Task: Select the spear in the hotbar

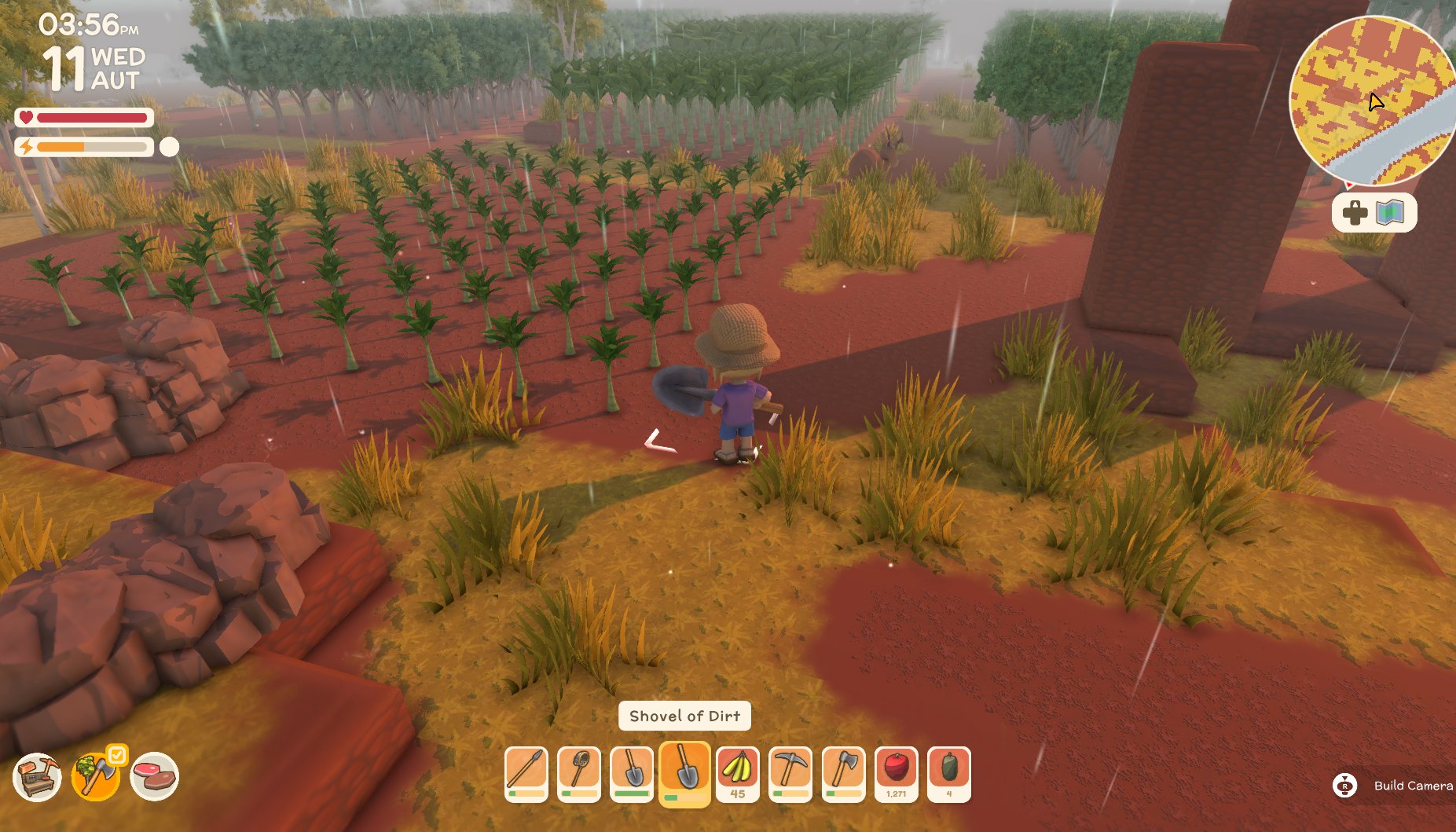Action: click(526, 773)
